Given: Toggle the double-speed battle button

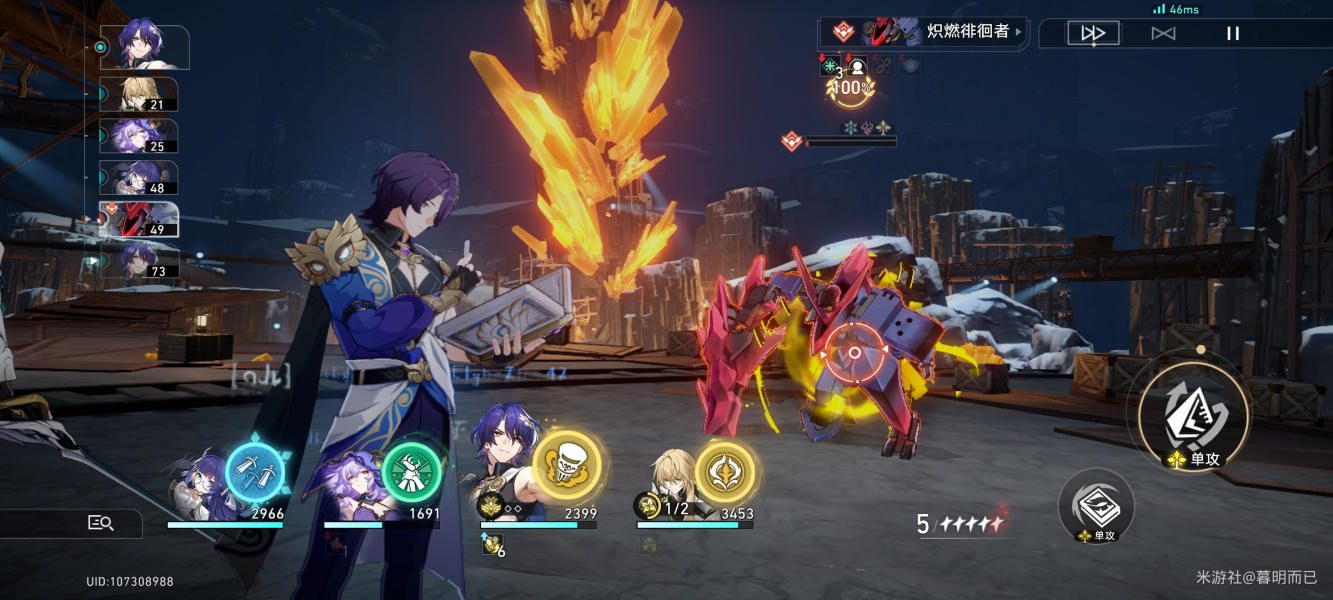Looking at the screenshot, I should click(x=1093, y=33).
